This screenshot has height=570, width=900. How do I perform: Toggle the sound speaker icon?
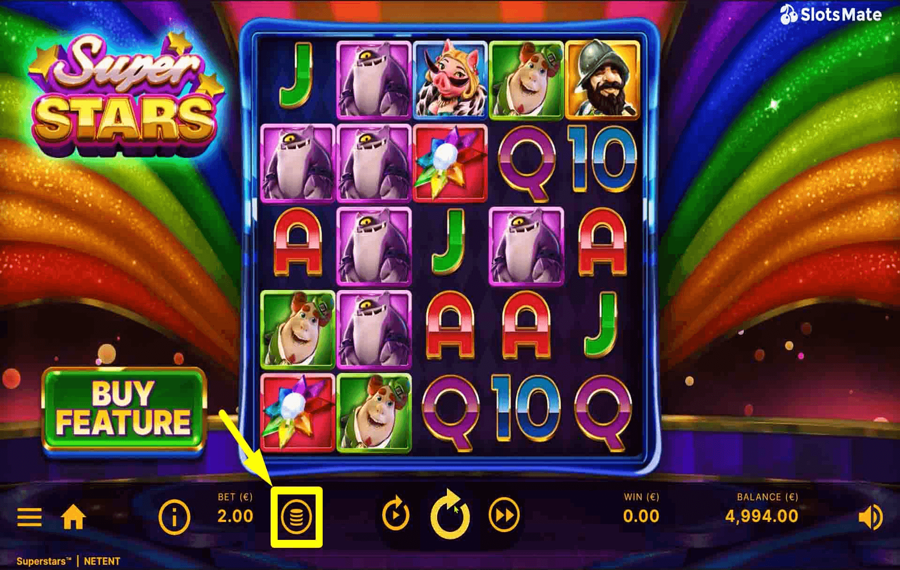coord(870,516)
